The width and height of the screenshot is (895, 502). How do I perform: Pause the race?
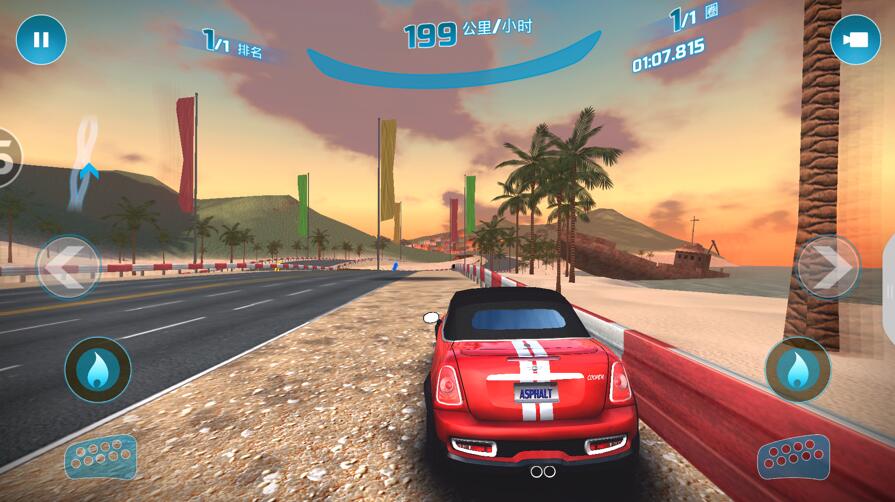(41, 40)
